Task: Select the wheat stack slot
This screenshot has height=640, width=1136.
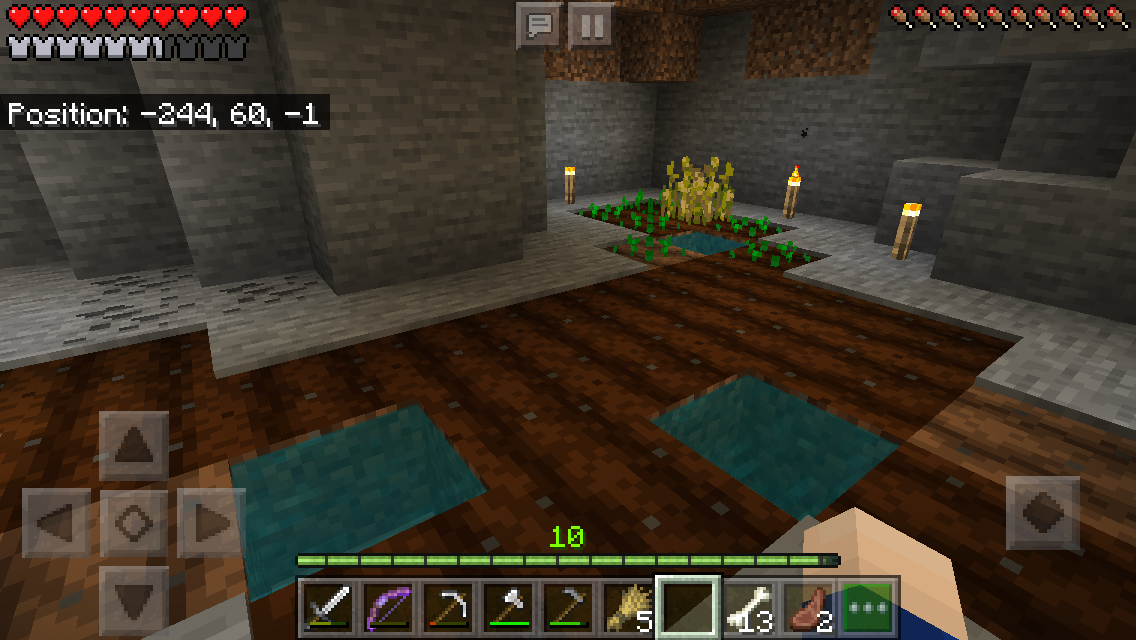Action: pos(628,607)
